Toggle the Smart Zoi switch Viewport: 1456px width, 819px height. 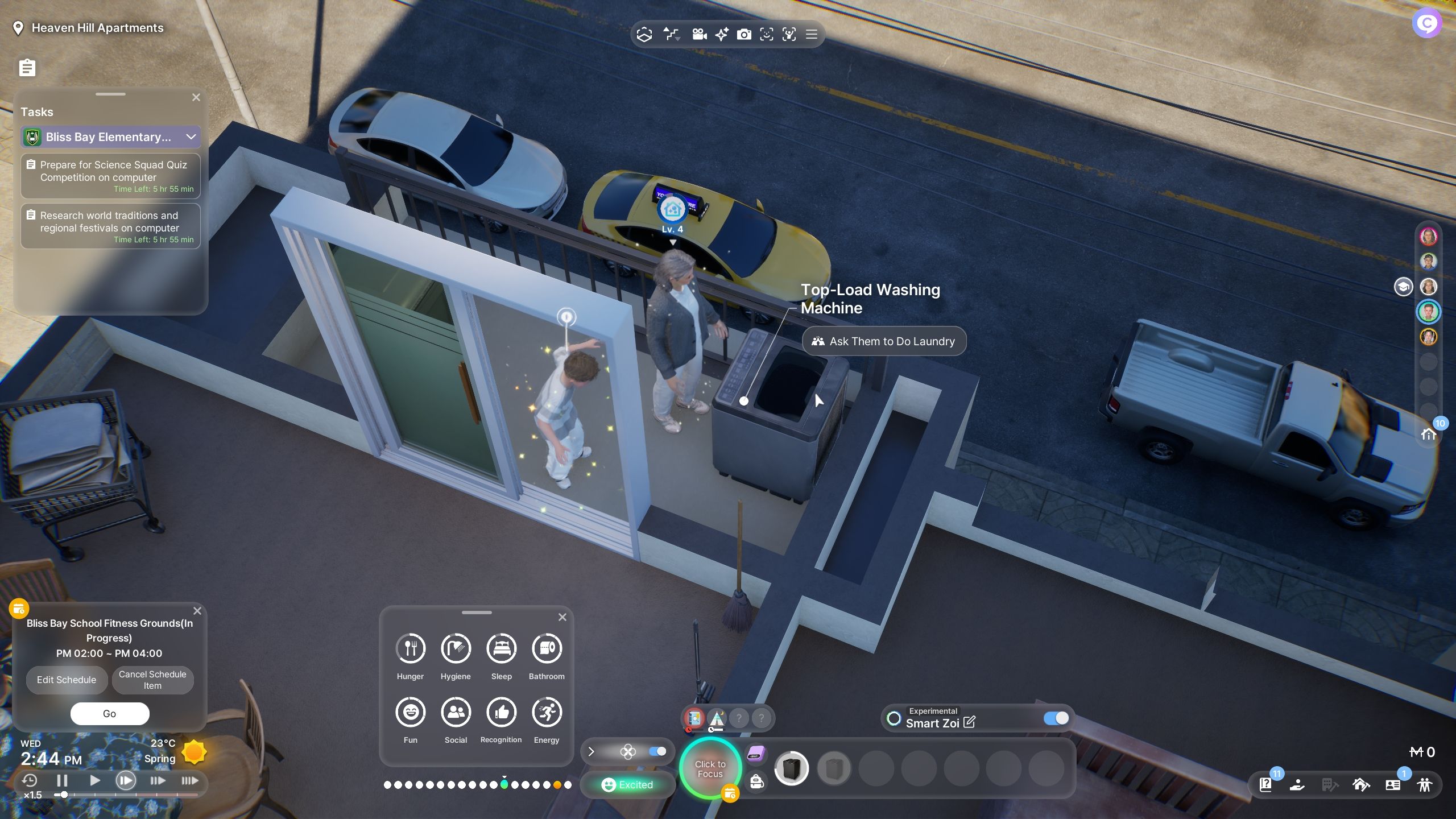[1056, 718]
